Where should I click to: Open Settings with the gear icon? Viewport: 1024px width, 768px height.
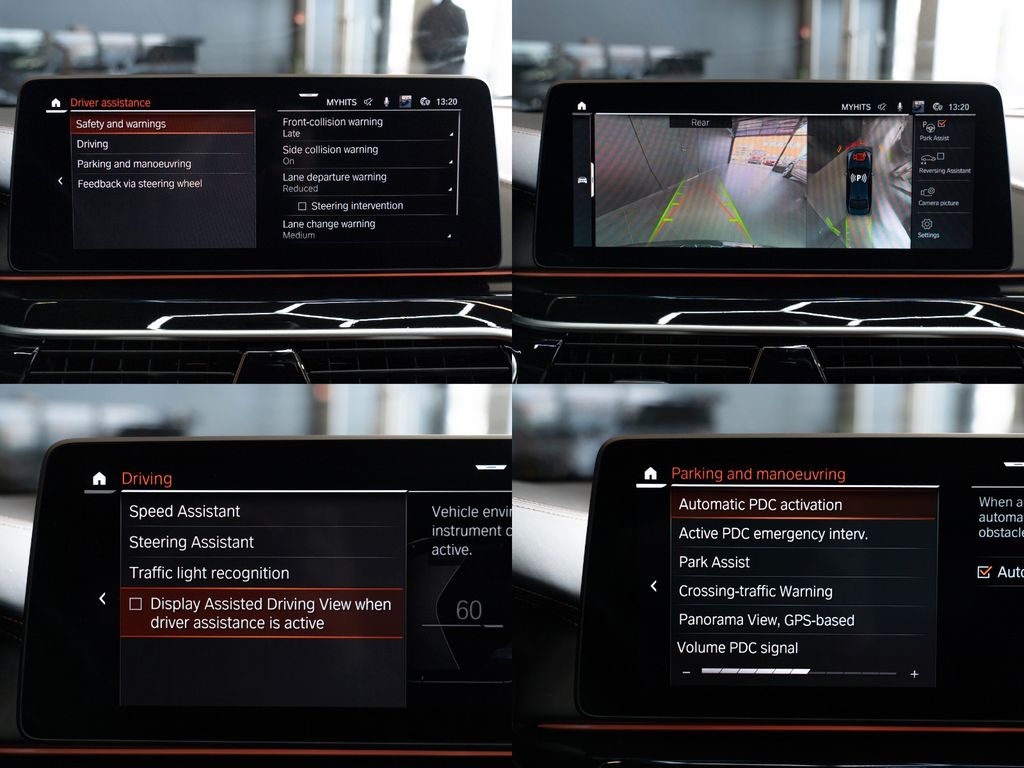click(x=928, y=228)
